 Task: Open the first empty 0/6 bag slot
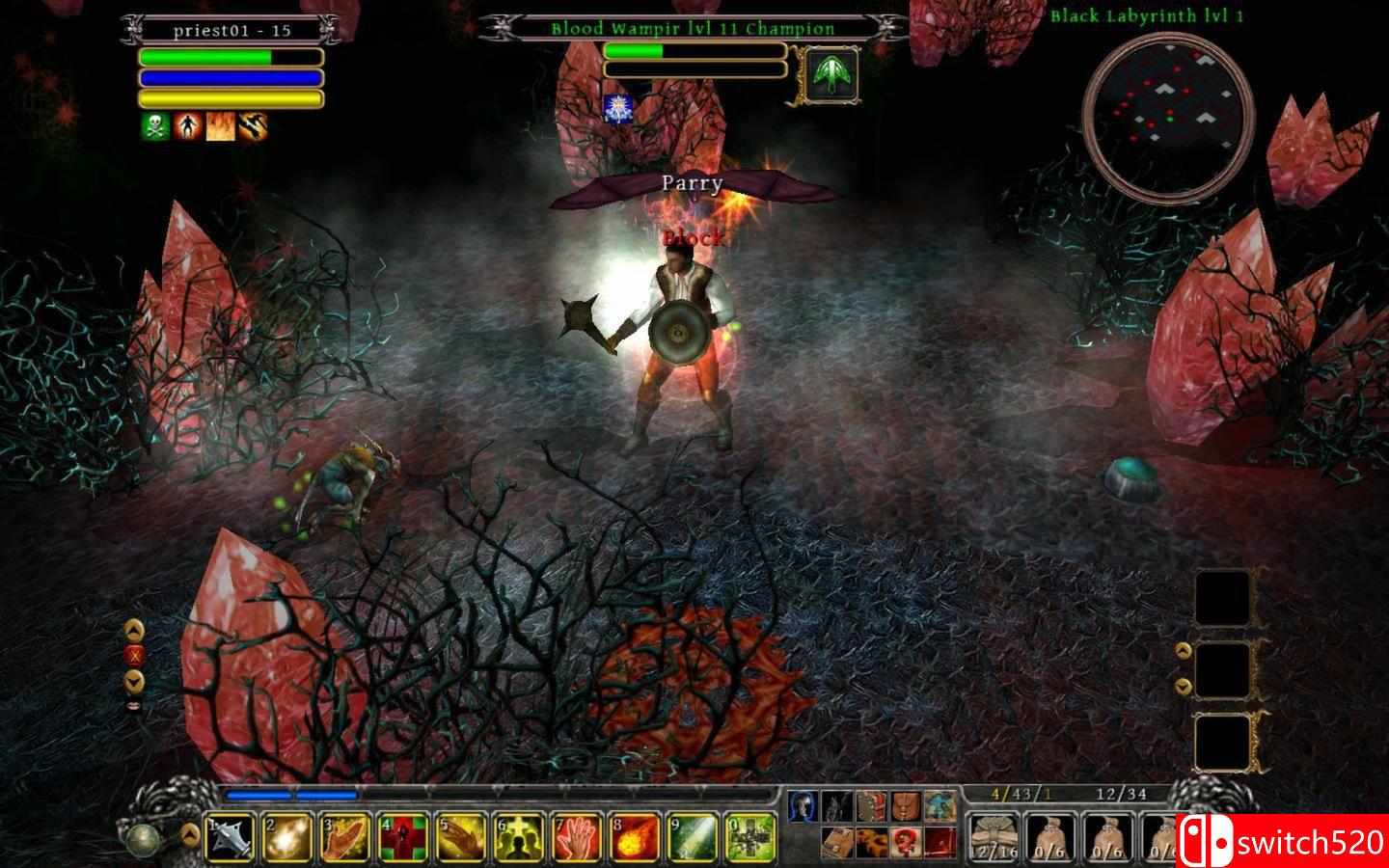[1050, 836]
